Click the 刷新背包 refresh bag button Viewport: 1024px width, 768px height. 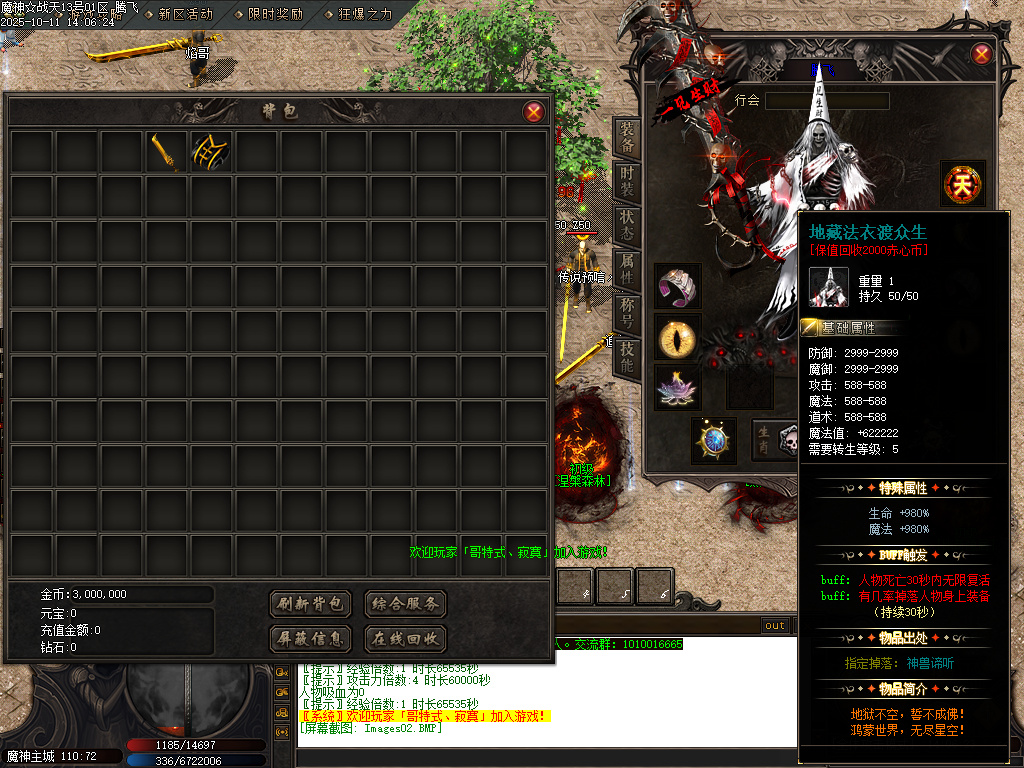(310, 604)
